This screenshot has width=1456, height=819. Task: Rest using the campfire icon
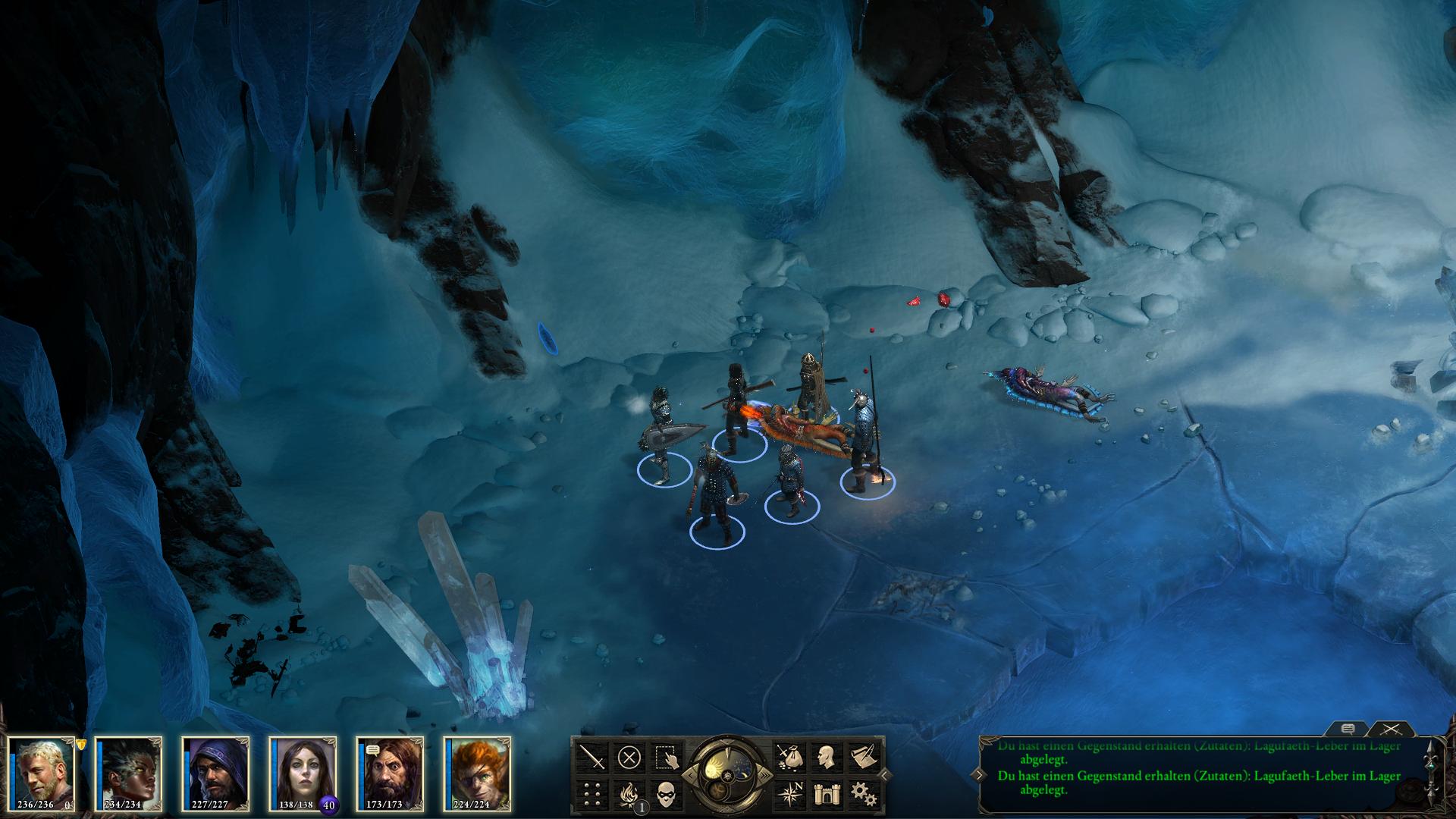click(629, 793)
